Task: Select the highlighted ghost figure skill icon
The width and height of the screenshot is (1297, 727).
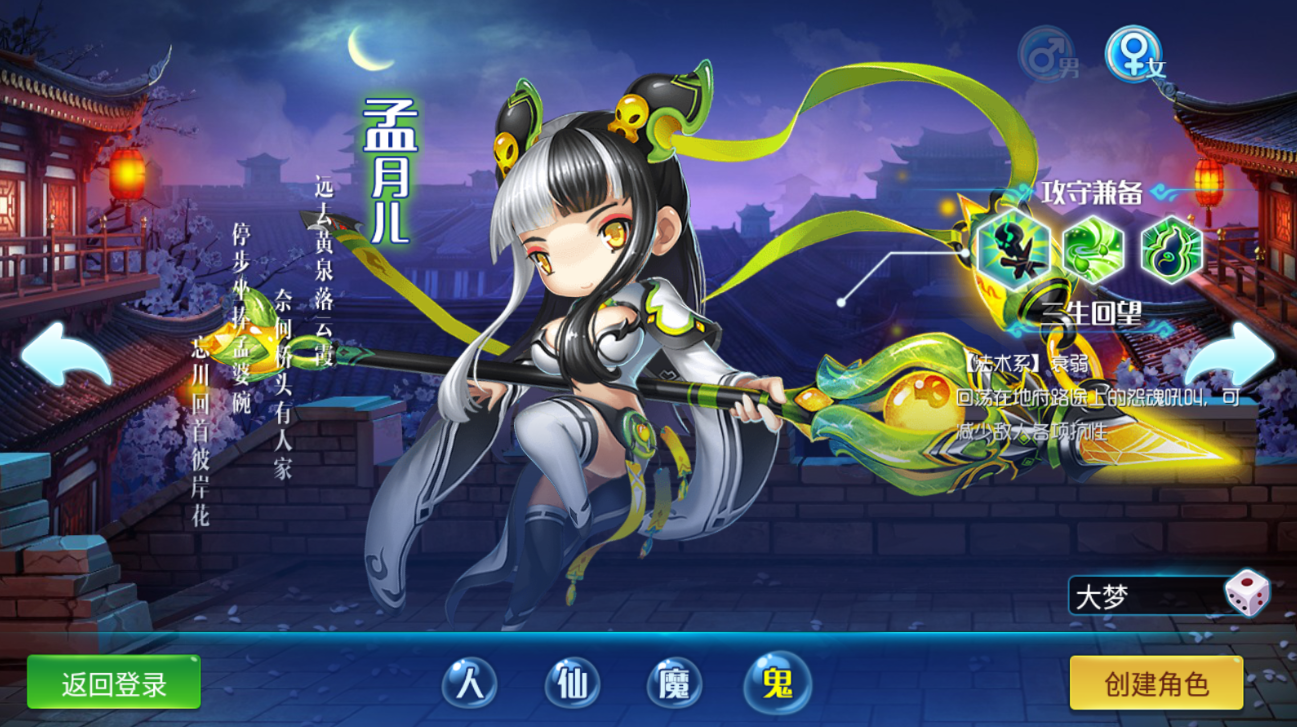Action: click(x=1013, y=250)
